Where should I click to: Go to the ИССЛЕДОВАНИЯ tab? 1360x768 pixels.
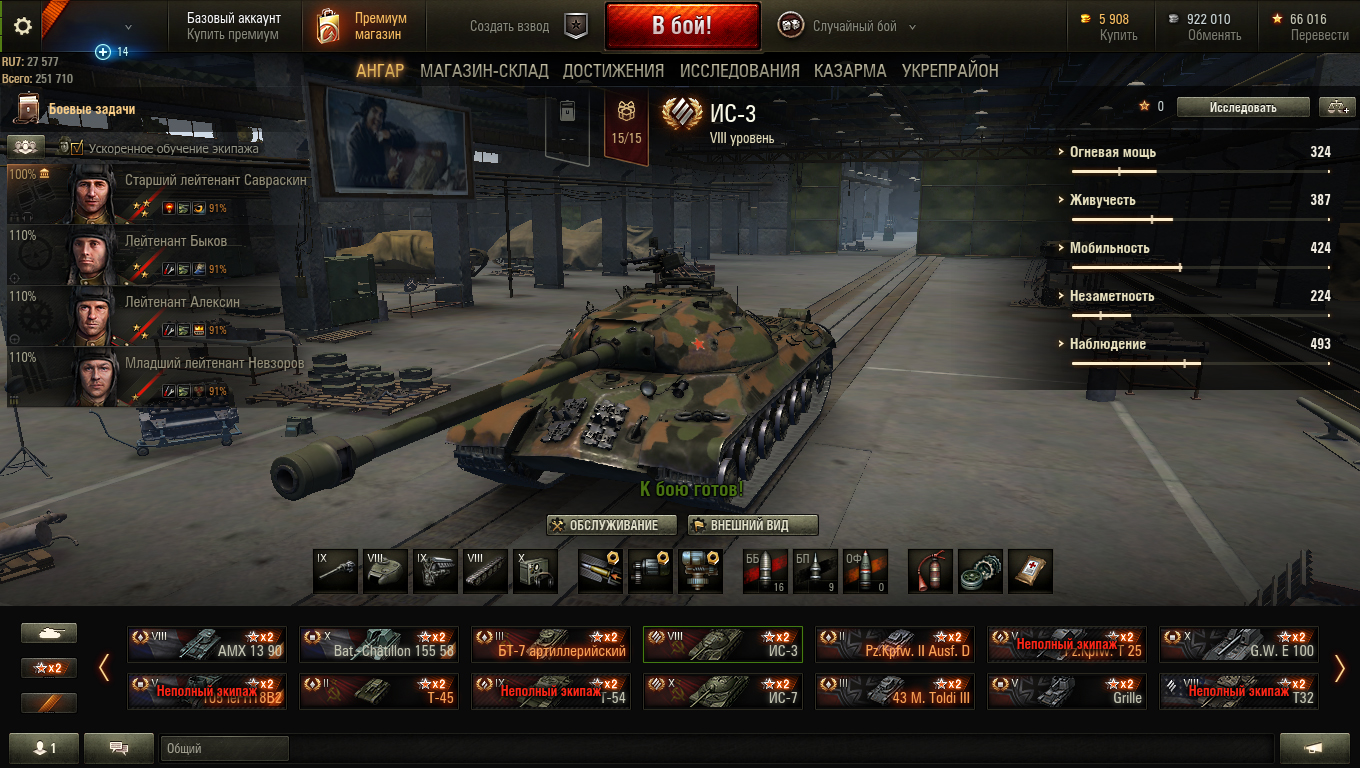739,71
